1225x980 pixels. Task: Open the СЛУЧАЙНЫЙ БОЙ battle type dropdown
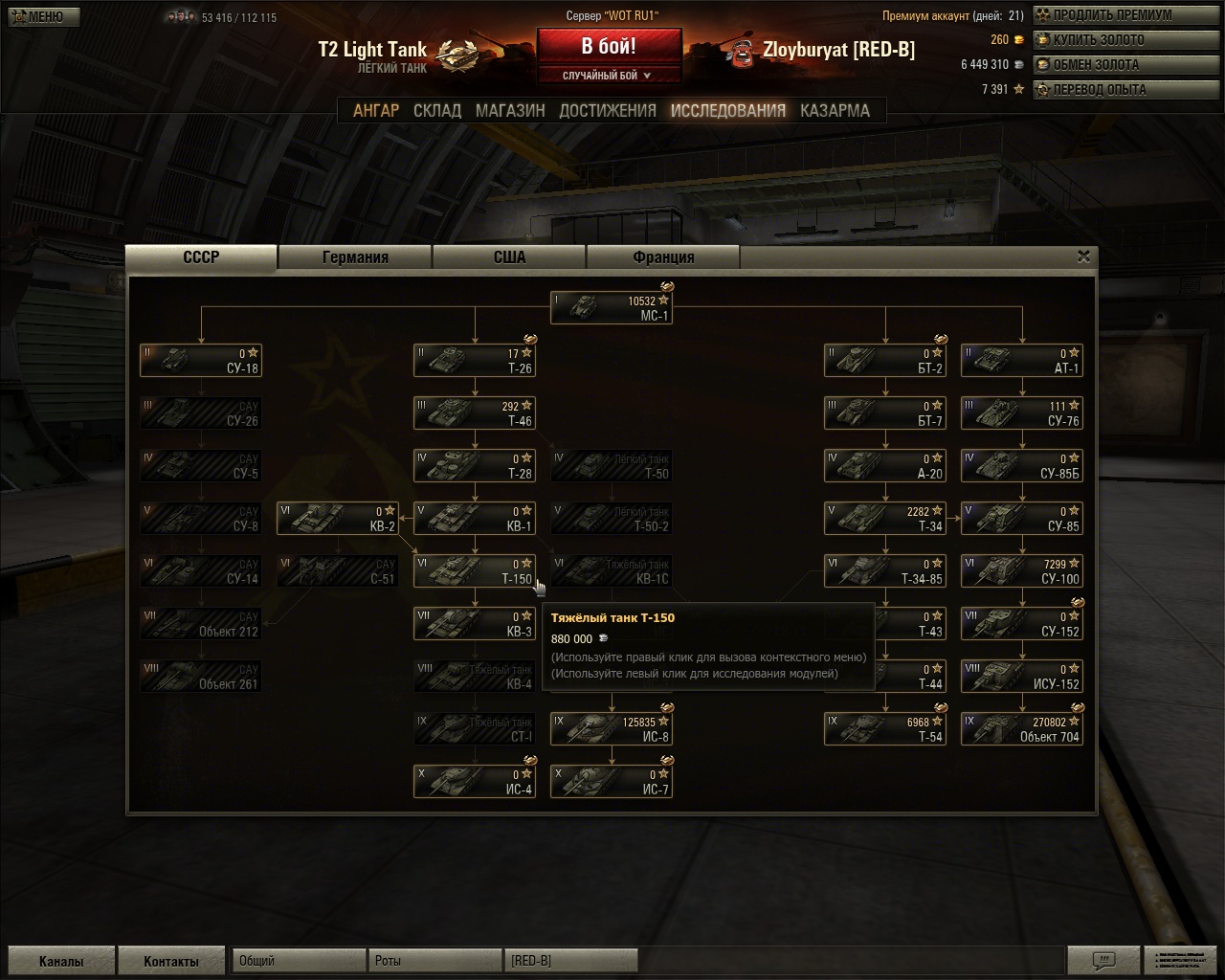pyautogui.click(x=610, y=75)
